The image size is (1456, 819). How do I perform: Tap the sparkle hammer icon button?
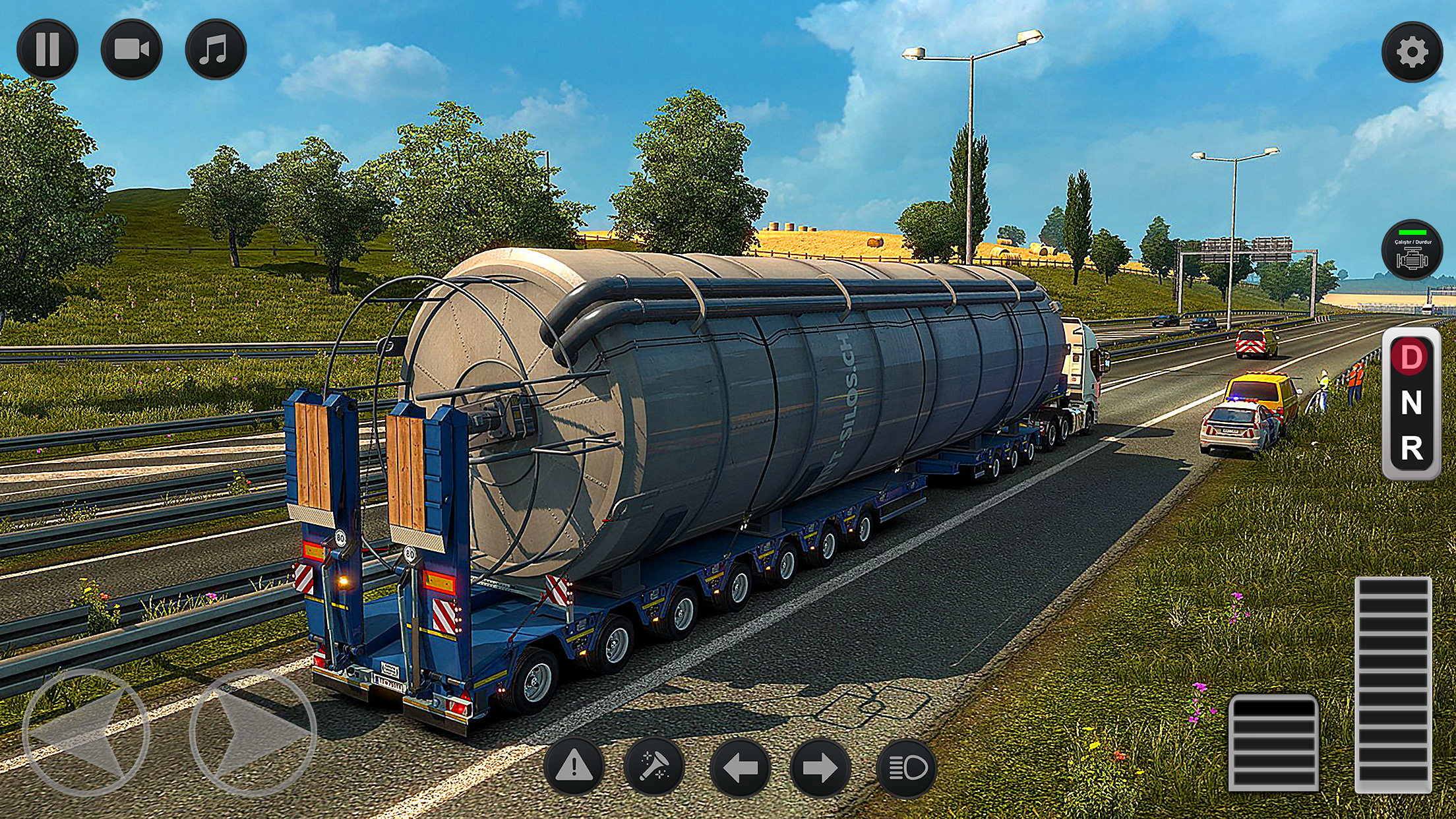(654, 767)
